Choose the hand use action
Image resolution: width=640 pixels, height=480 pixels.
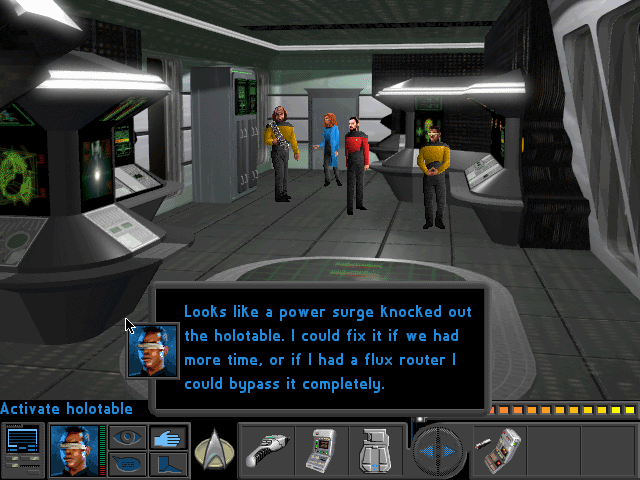[166, 437]
